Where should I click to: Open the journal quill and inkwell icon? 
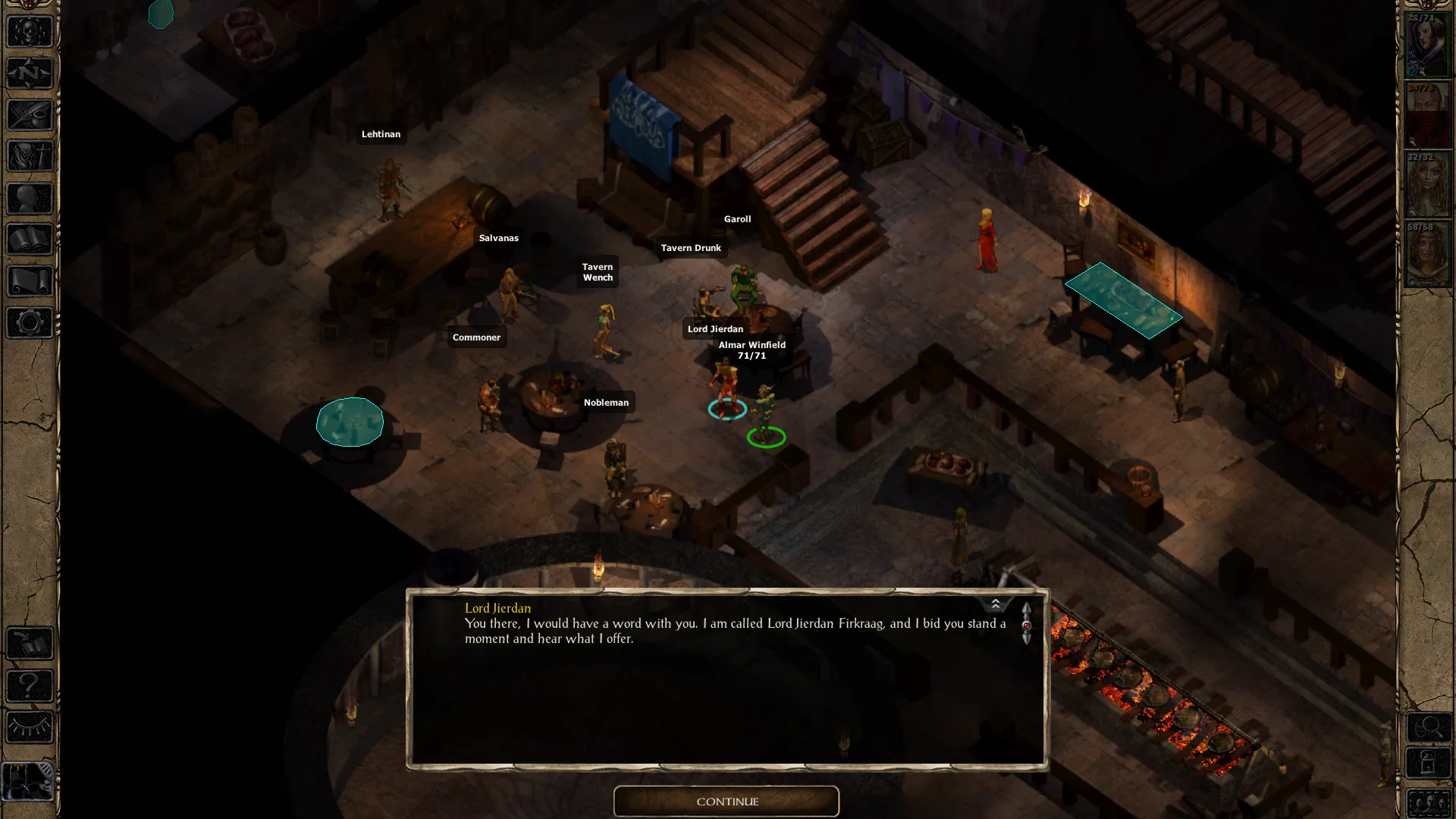(30, 115)
